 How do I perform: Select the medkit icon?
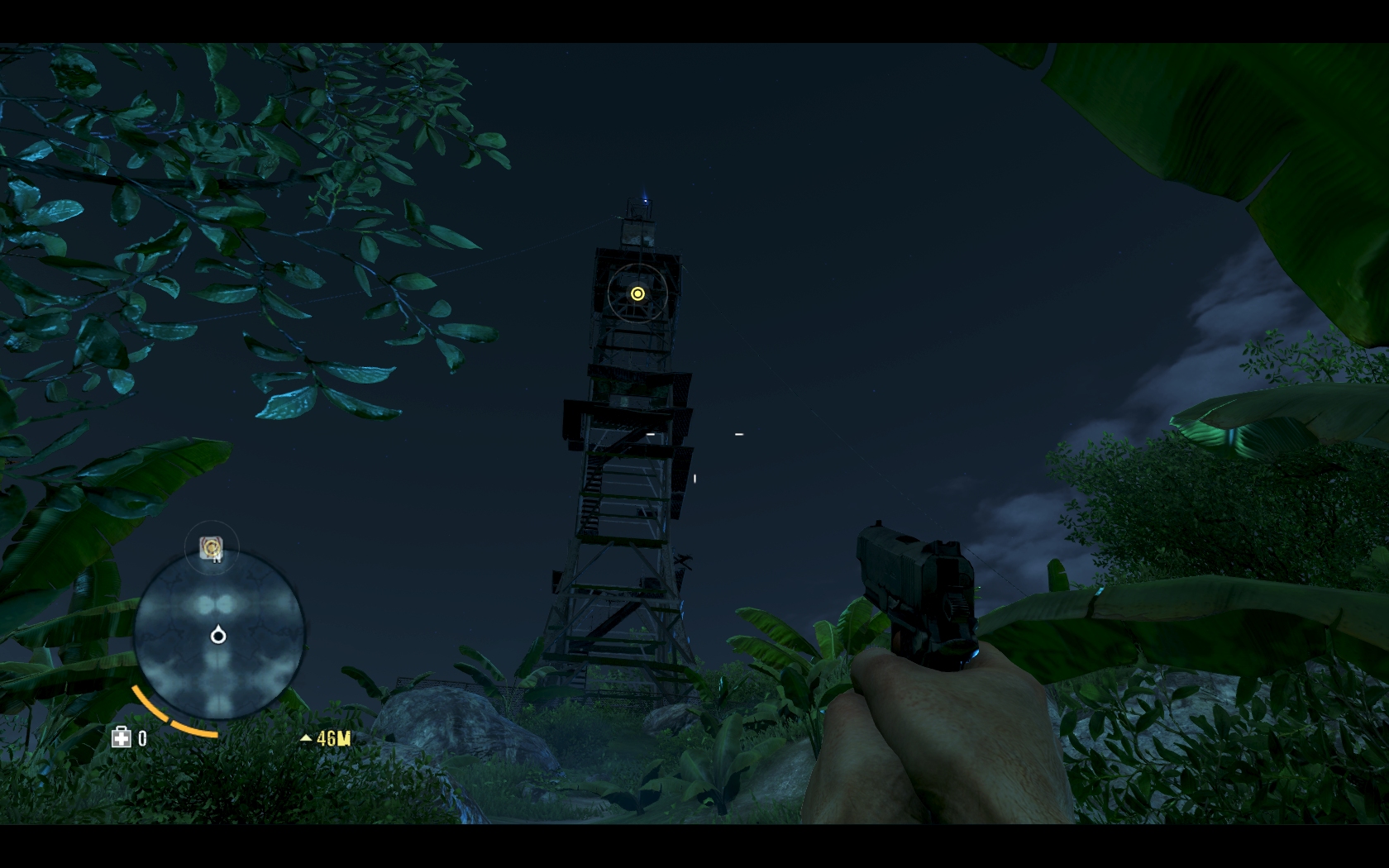tap(122, 737)
